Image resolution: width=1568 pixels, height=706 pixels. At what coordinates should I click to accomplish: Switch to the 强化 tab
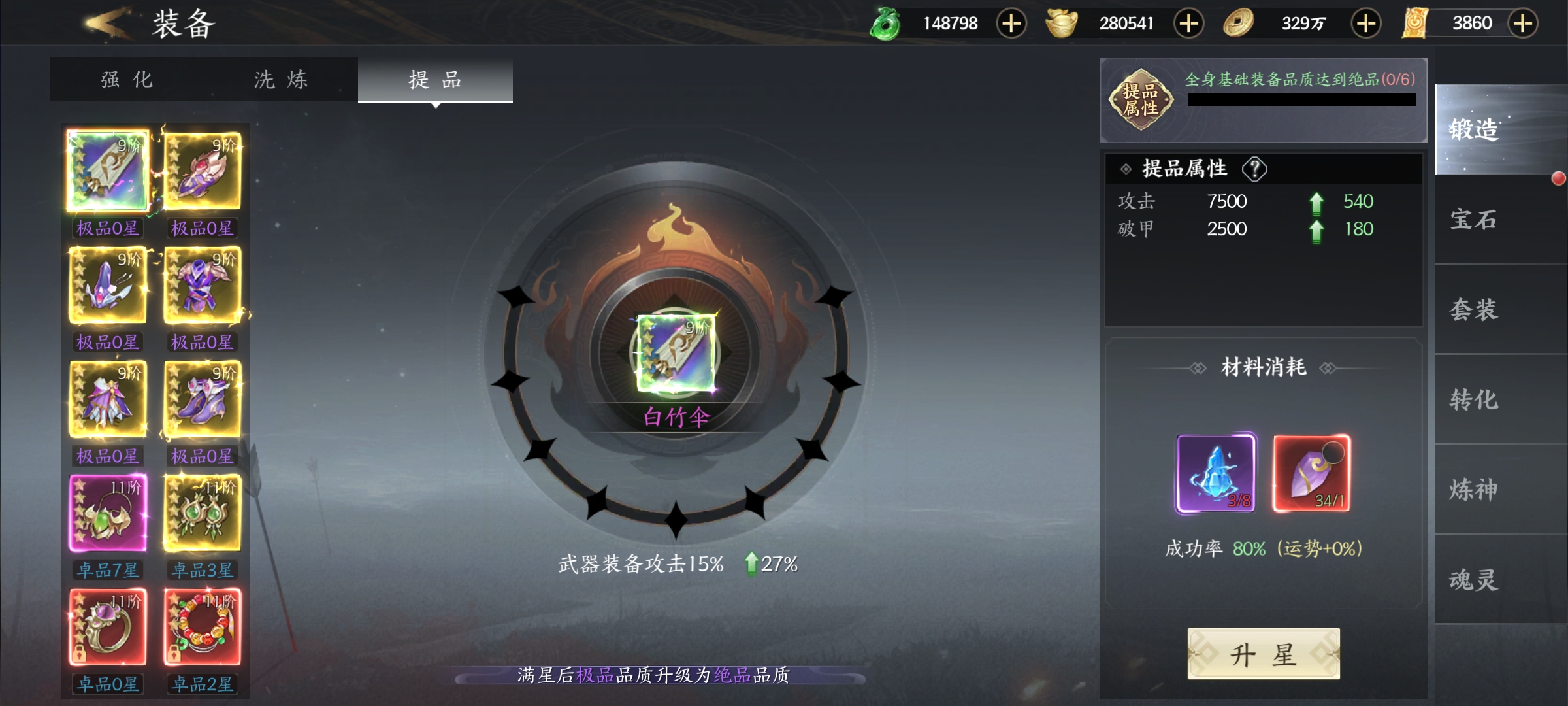pos(127,80)
